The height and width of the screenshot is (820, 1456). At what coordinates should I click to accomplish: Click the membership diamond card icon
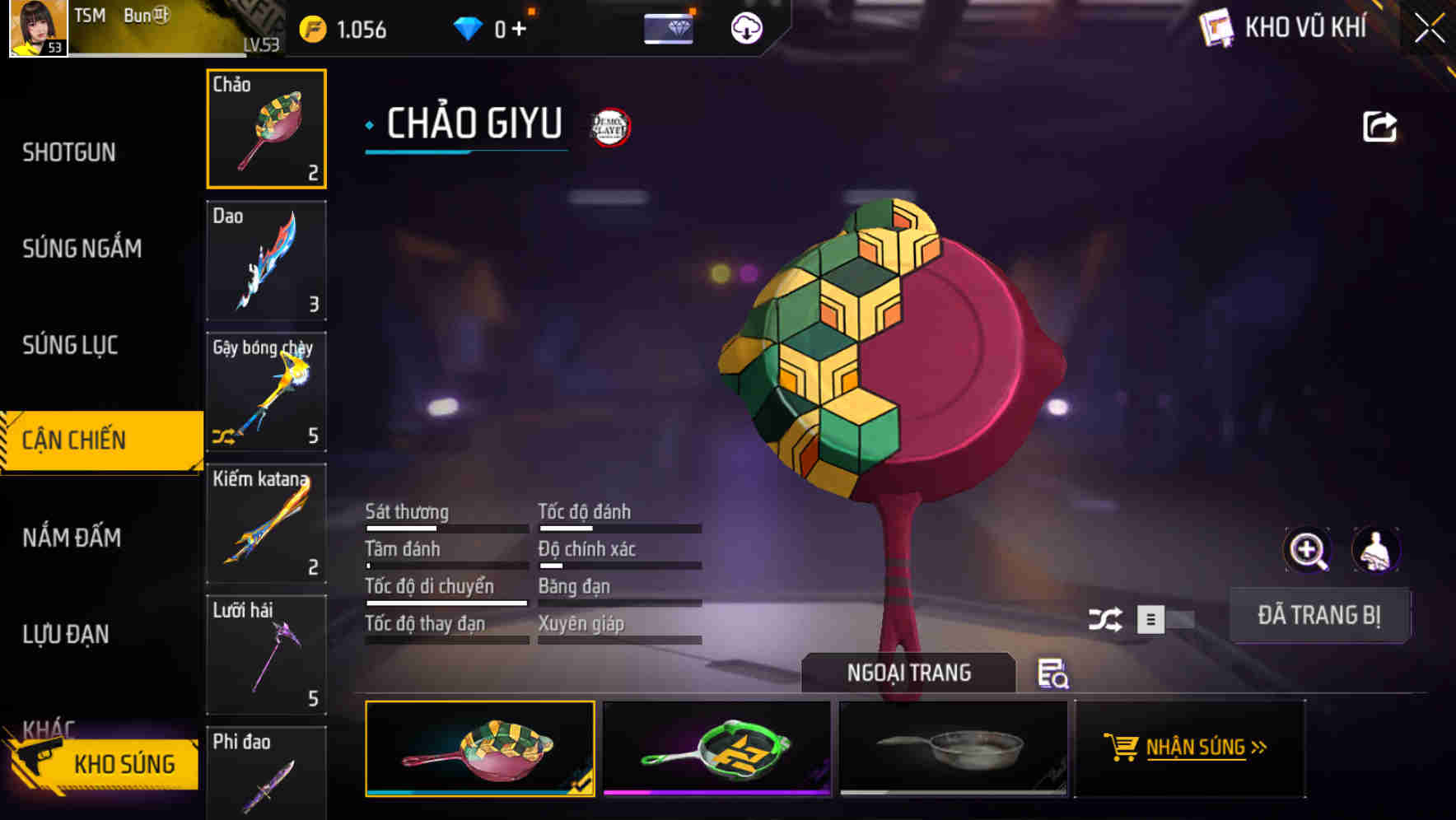pyautogui.click(x=670, y=27)
